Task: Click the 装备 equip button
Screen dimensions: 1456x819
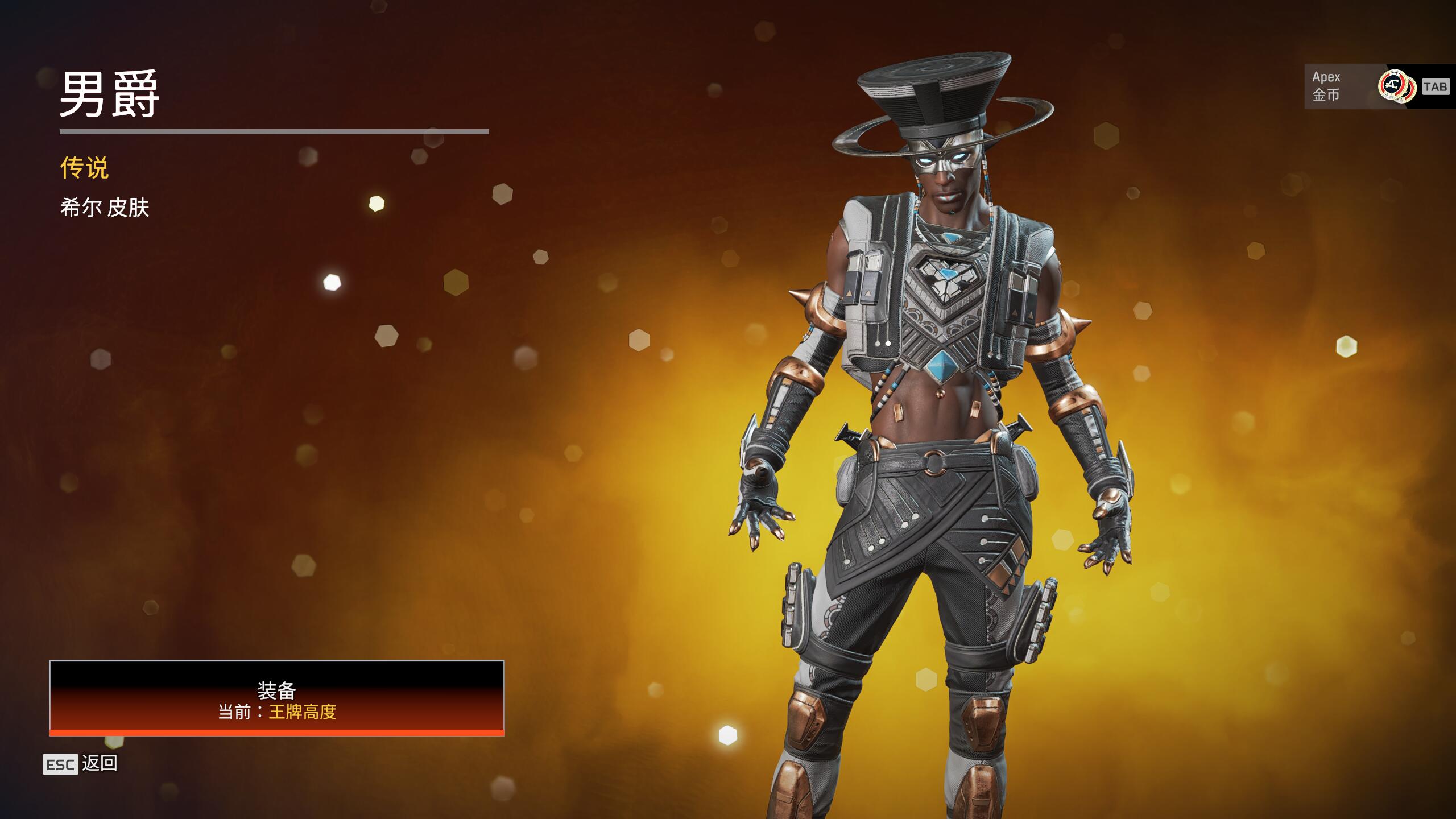Action: [x=276, y=698]
